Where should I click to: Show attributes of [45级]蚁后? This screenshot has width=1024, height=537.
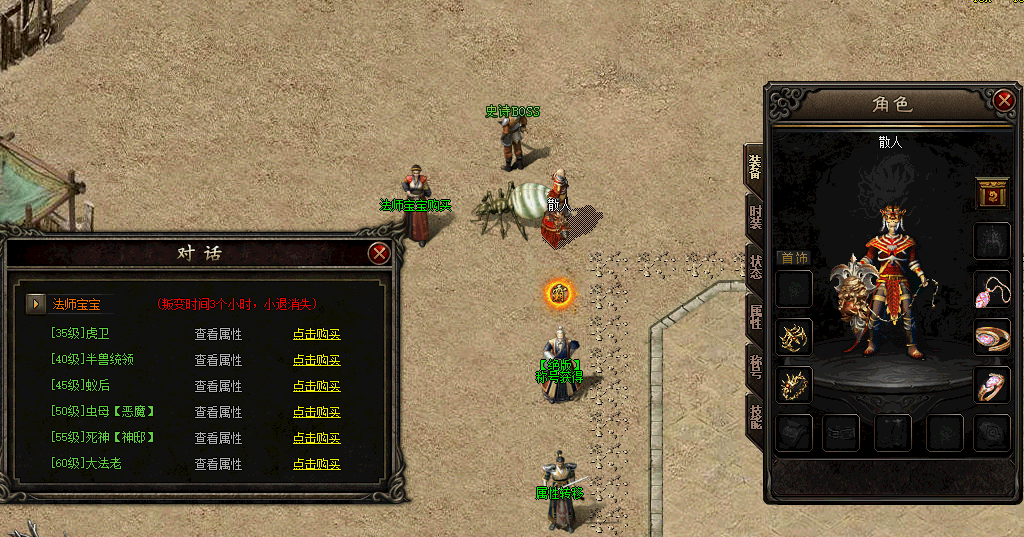(218, 386)
